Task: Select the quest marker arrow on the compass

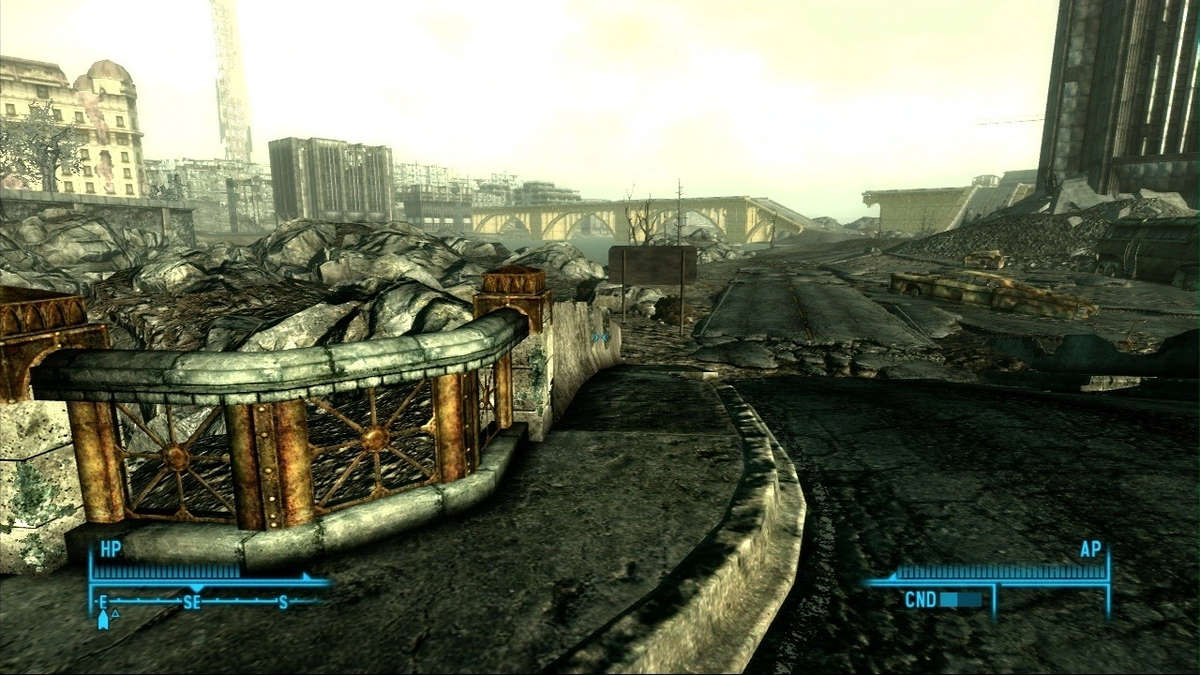Action: 103,620
